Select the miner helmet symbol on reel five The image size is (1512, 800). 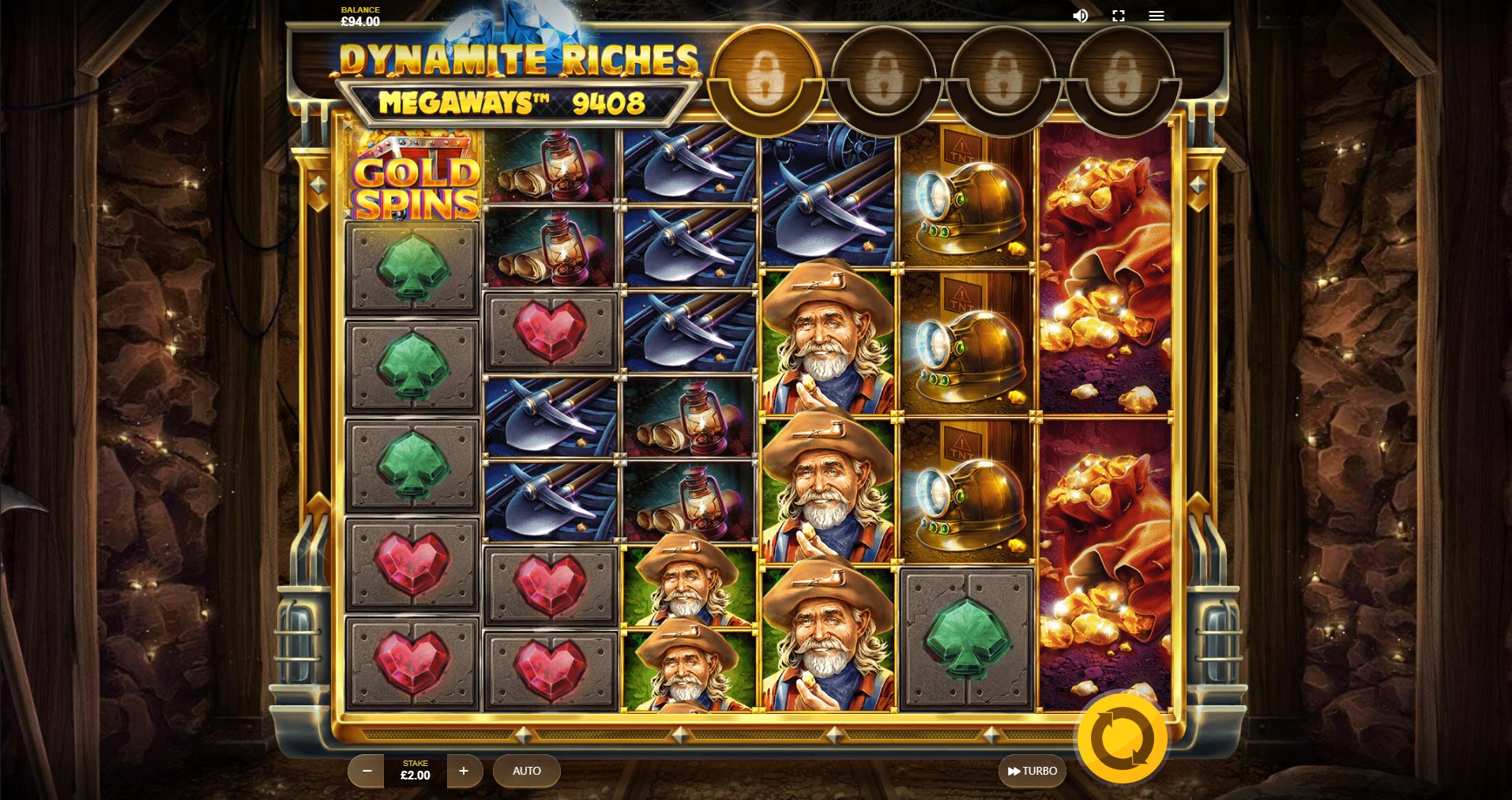(965, 201)
